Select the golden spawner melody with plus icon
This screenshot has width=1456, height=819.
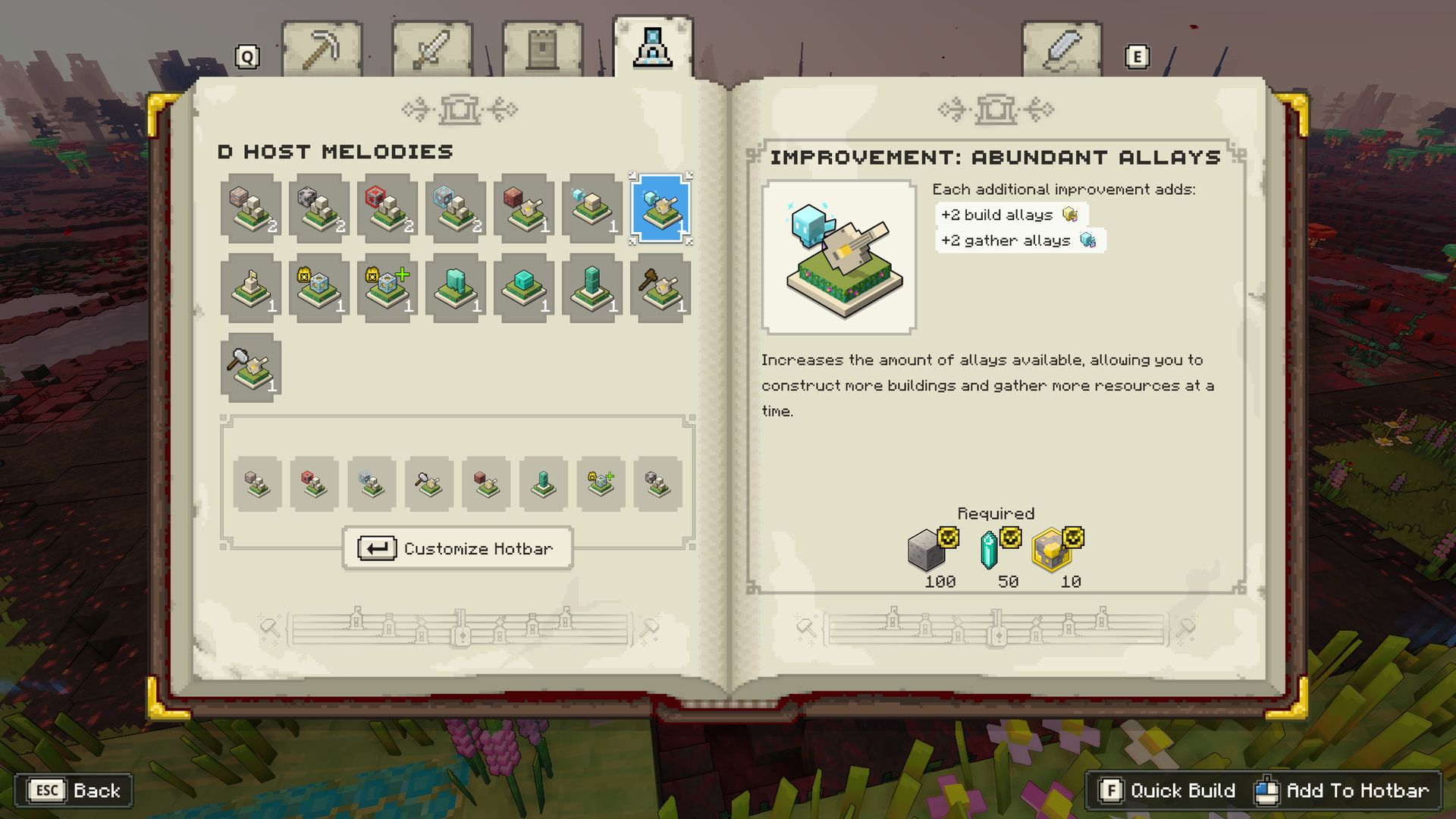[x=387, y=290]
